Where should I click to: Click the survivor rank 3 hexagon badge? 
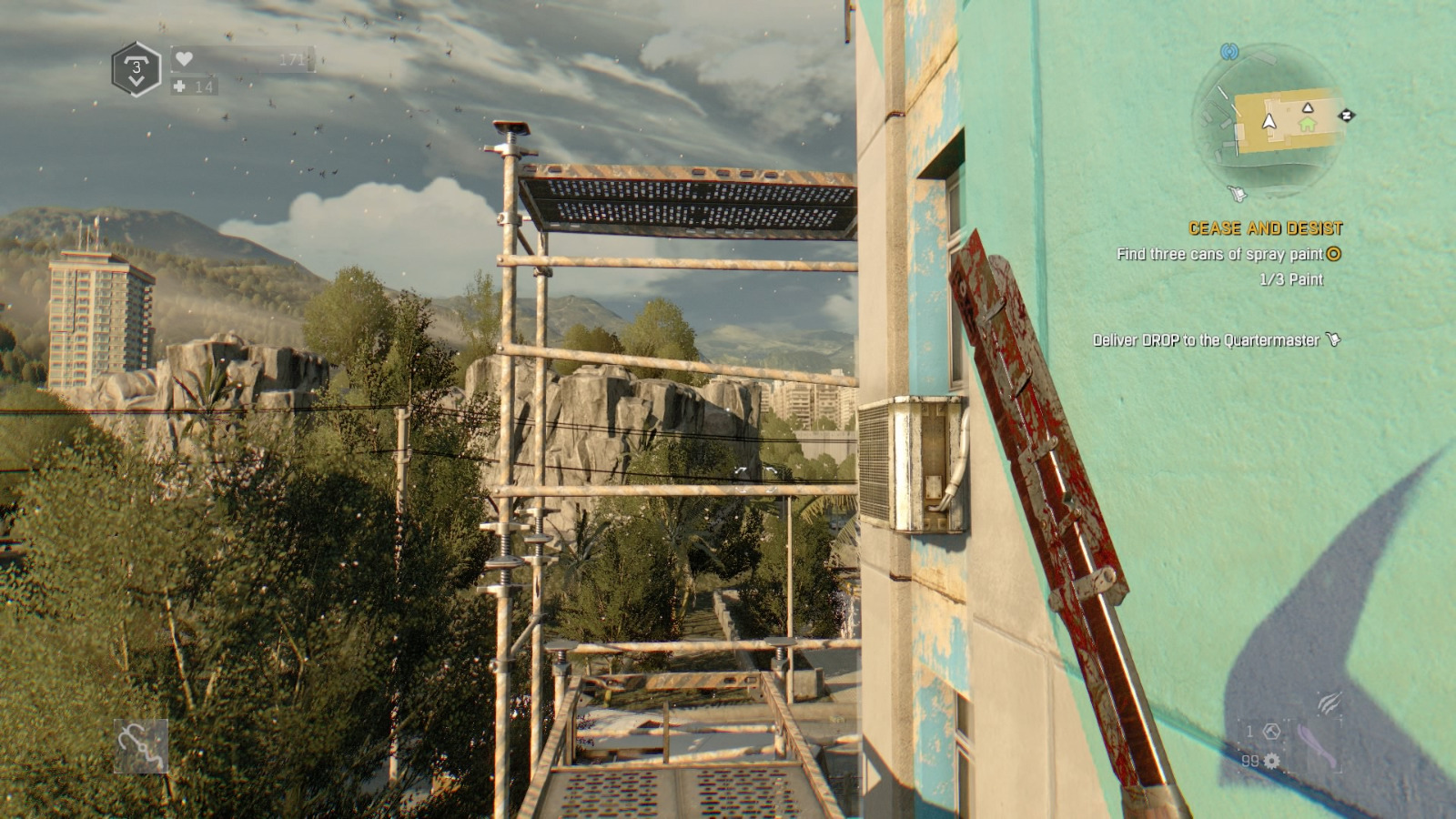[x=136, y=67]
